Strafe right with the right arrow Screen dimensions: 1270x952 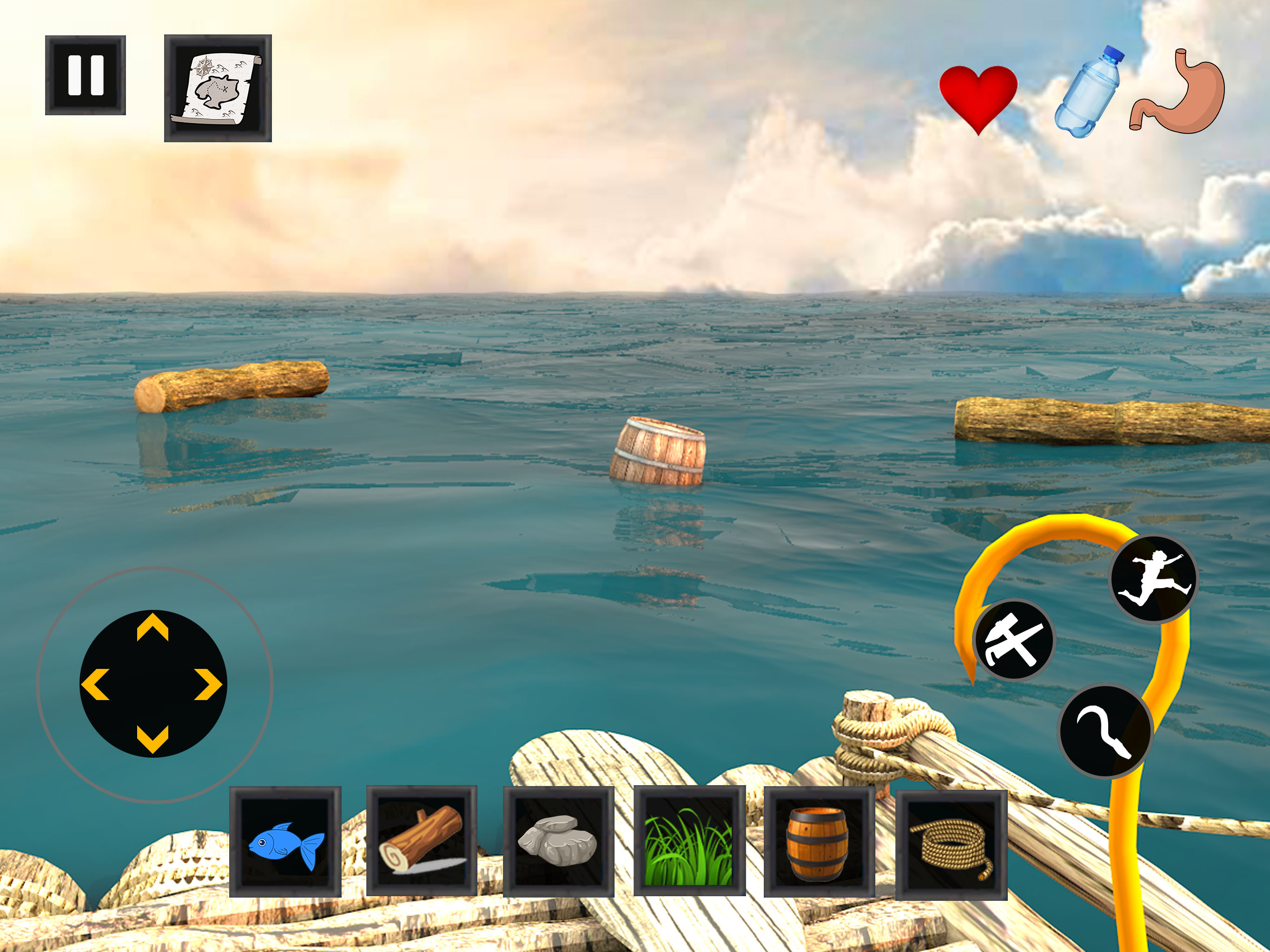pyautogui.click(x=208, y=684)
